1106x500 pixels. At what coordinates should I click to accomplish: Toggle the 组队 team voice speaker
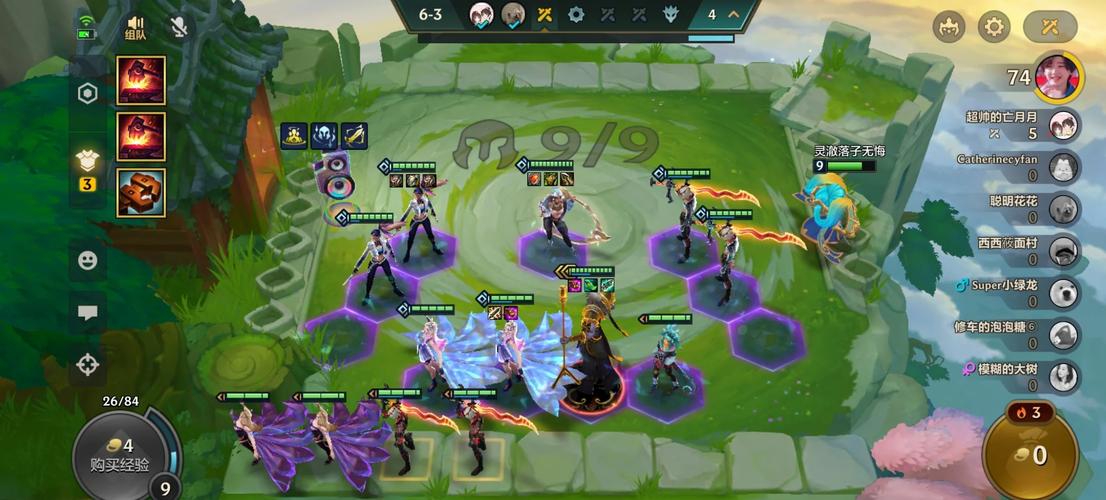pyautogui.click(x=136, y=27)
